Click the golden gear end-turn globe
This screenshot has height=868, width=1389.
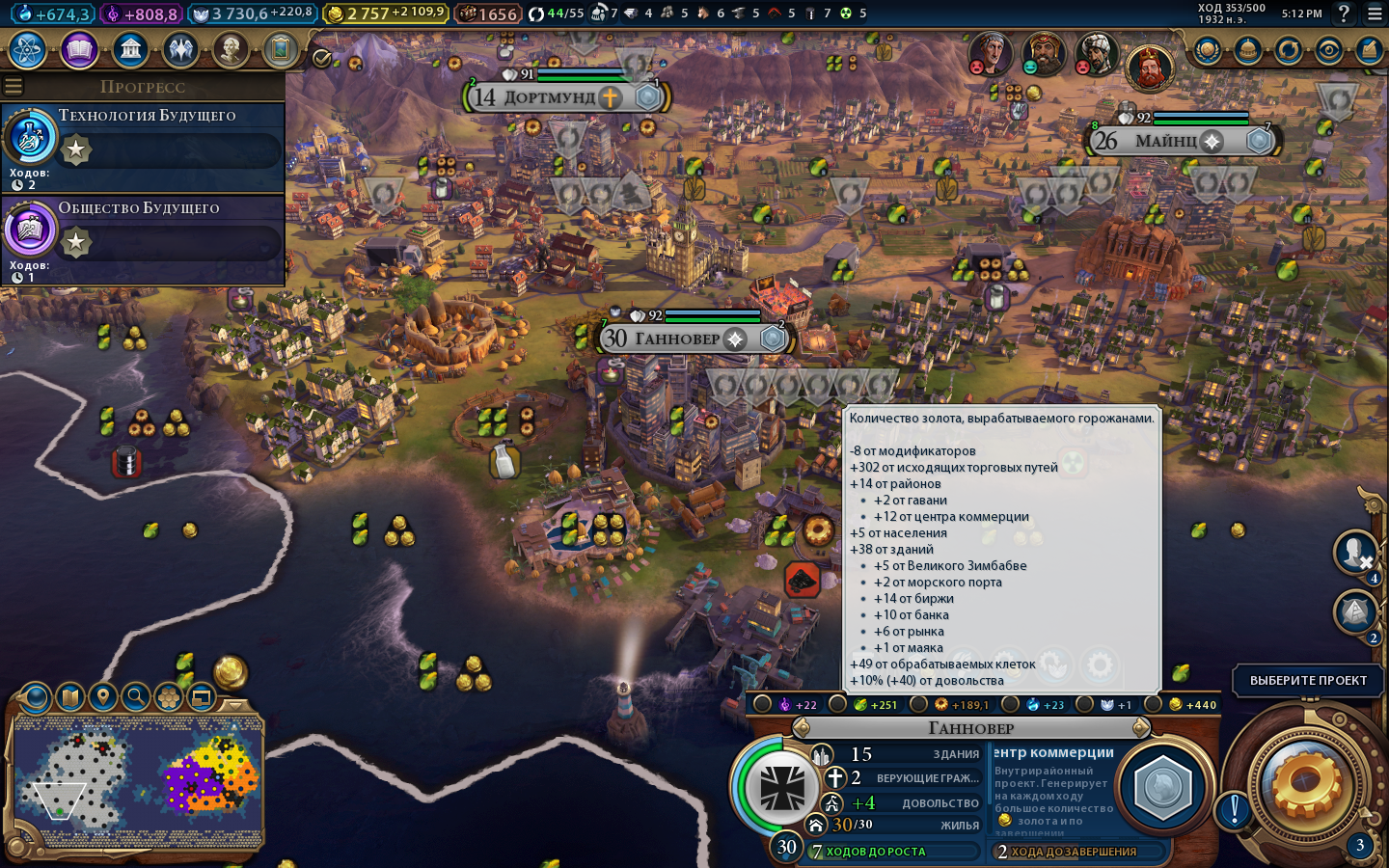point(1306,786)
